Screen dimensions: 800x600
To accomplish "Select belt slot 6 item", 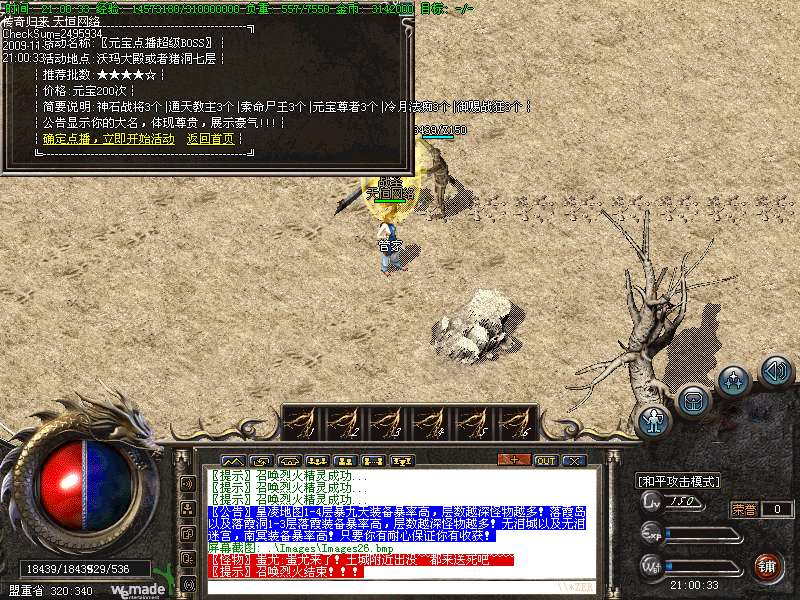I will click(514, 423).
